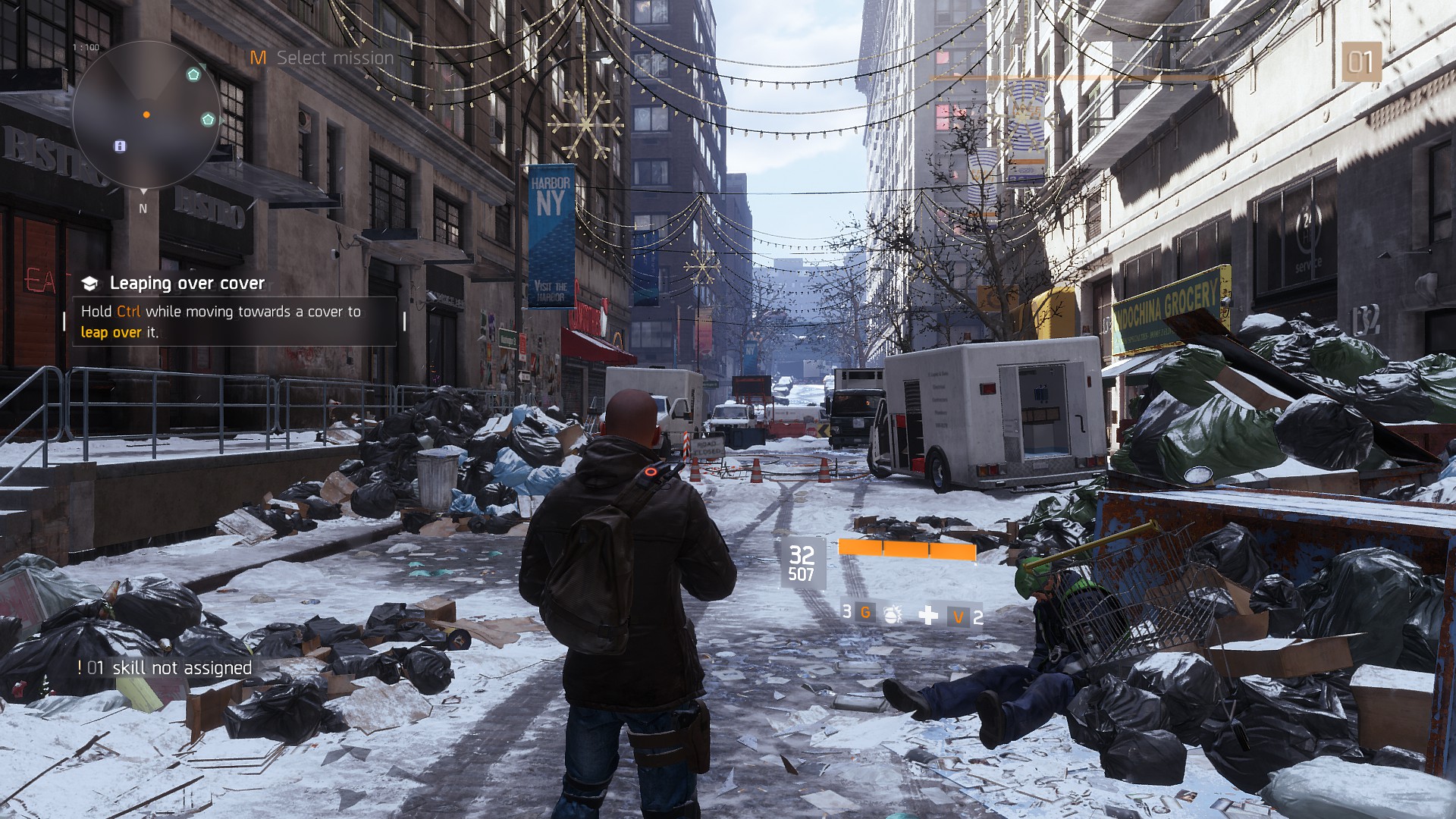Click the level 01 badge
This screenshot has height=819, width=1456.
(x=1360, y=62)
